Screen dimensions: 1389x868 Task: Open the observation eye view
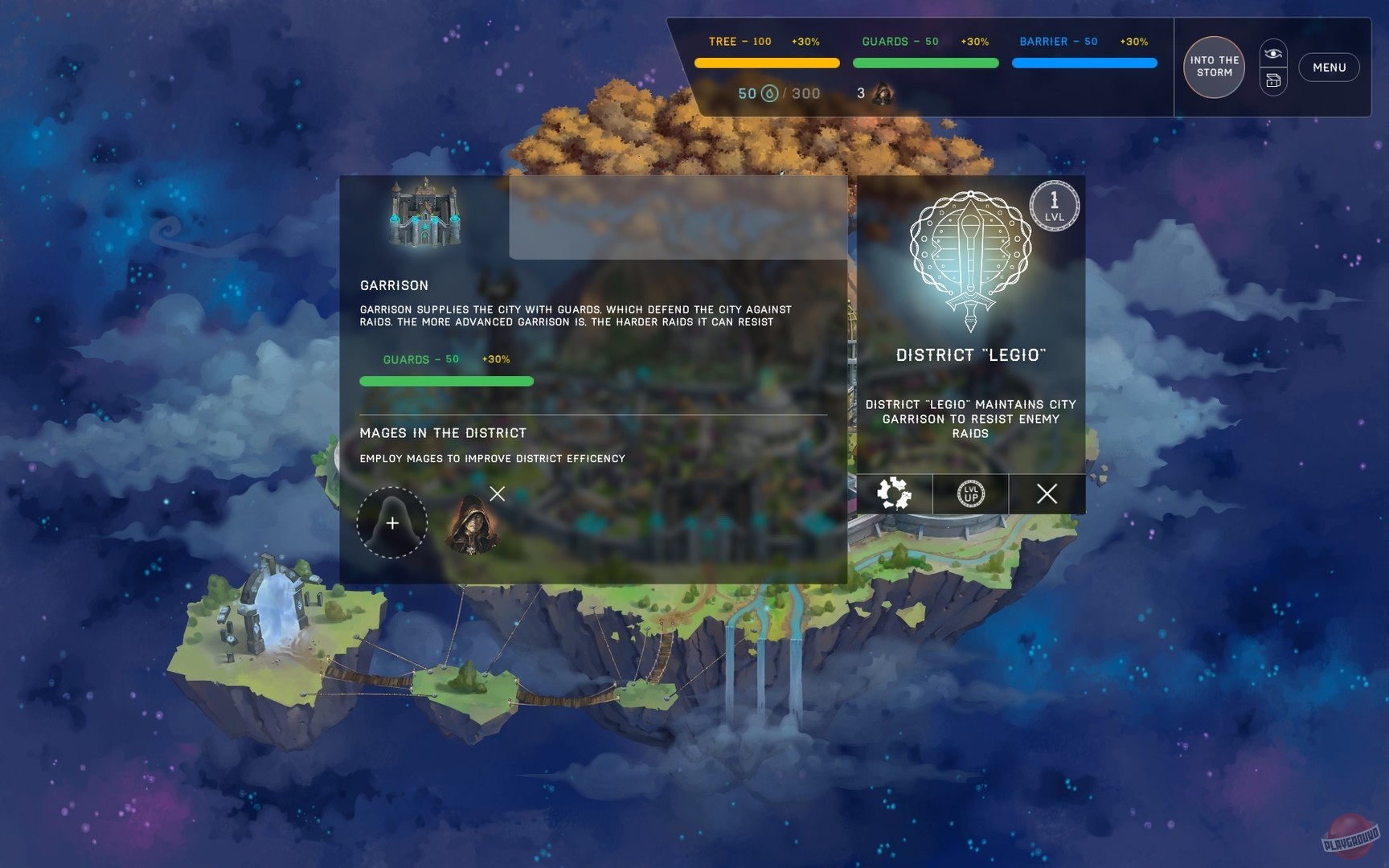point(1272,51)
